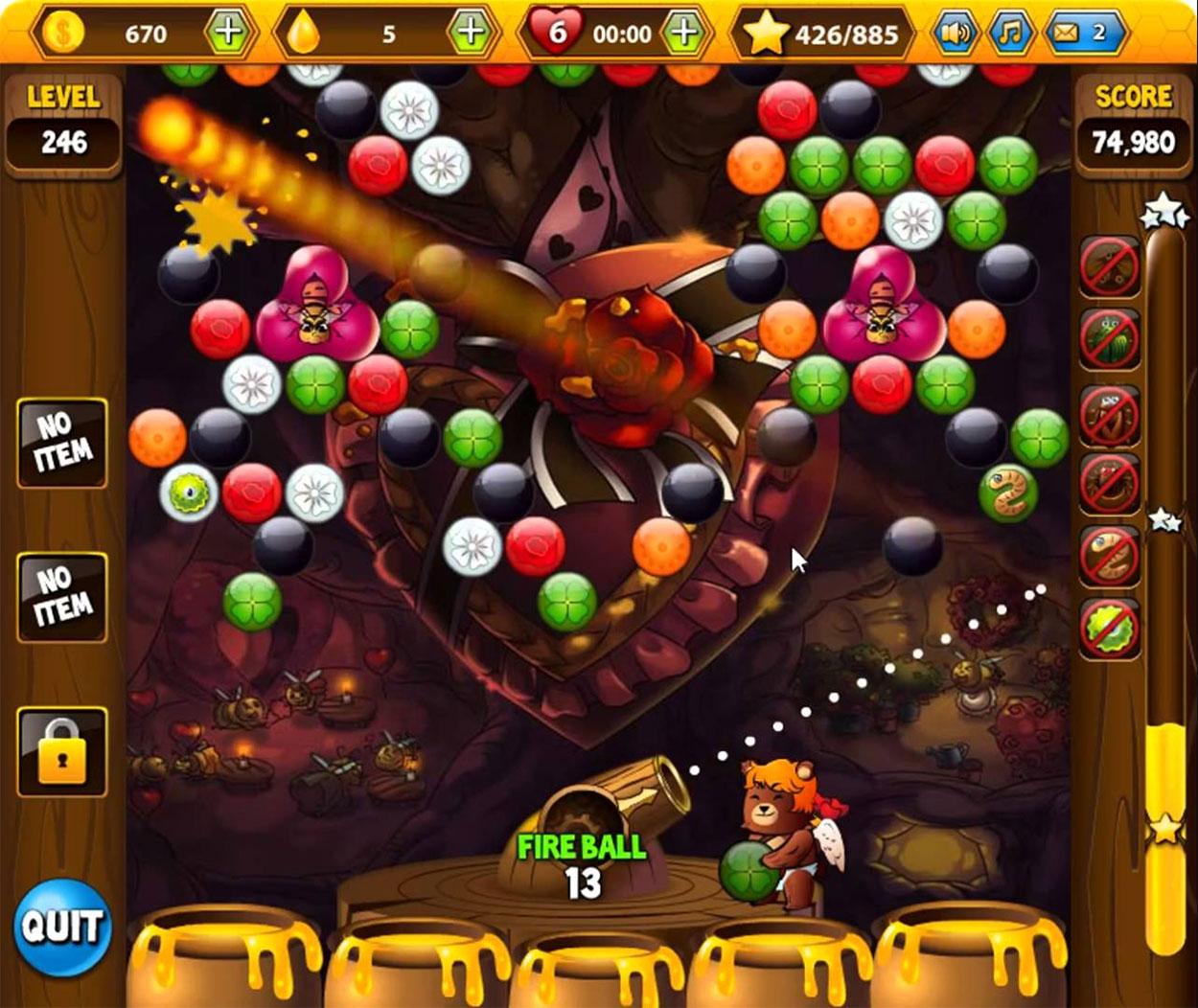Quit the level with the blue QUIT button

pos(62,926)
